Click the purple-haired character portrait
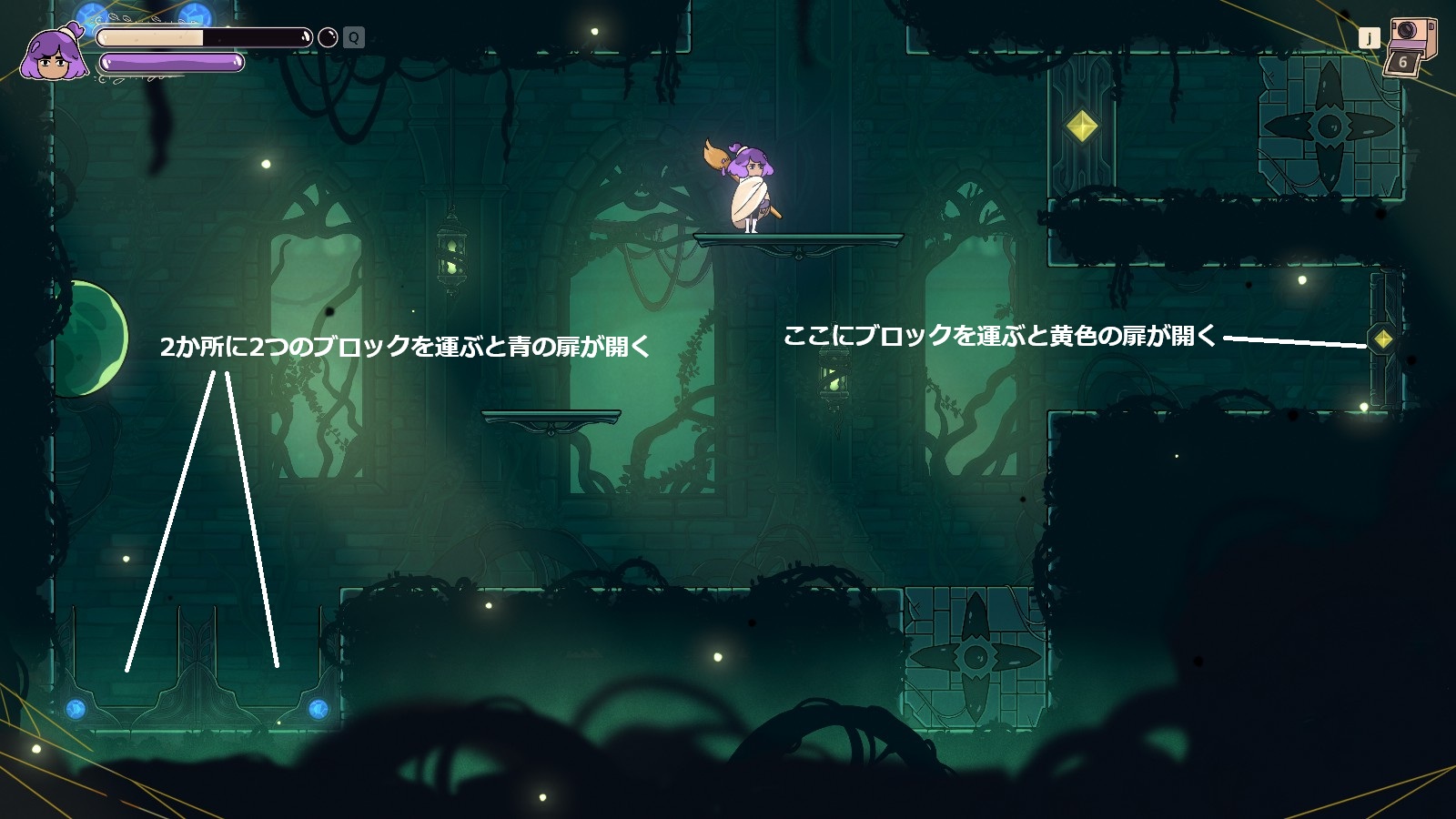Viewport: 1456px width, 819px height. [54, 55]
